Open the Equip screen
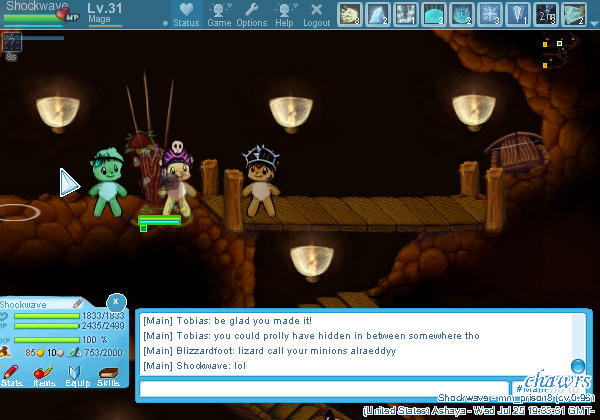Viewport: 600px width, 420px height. [x=76, y=374]
